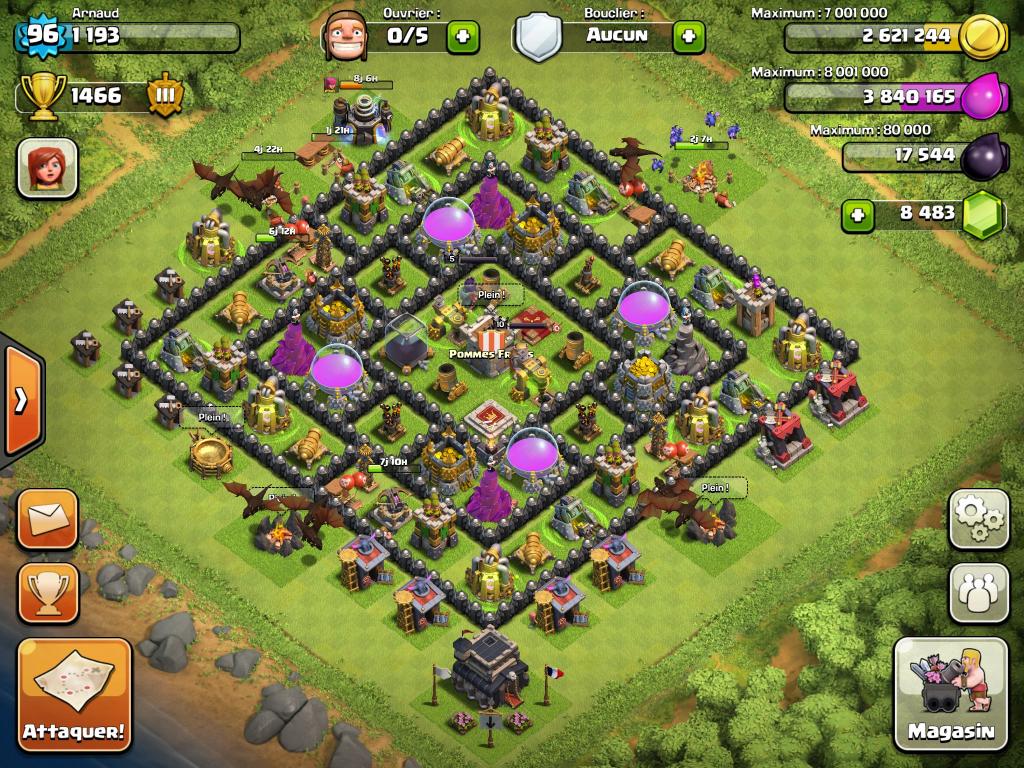
Task: Show the trophy rankings button
Action: point(47,592)
